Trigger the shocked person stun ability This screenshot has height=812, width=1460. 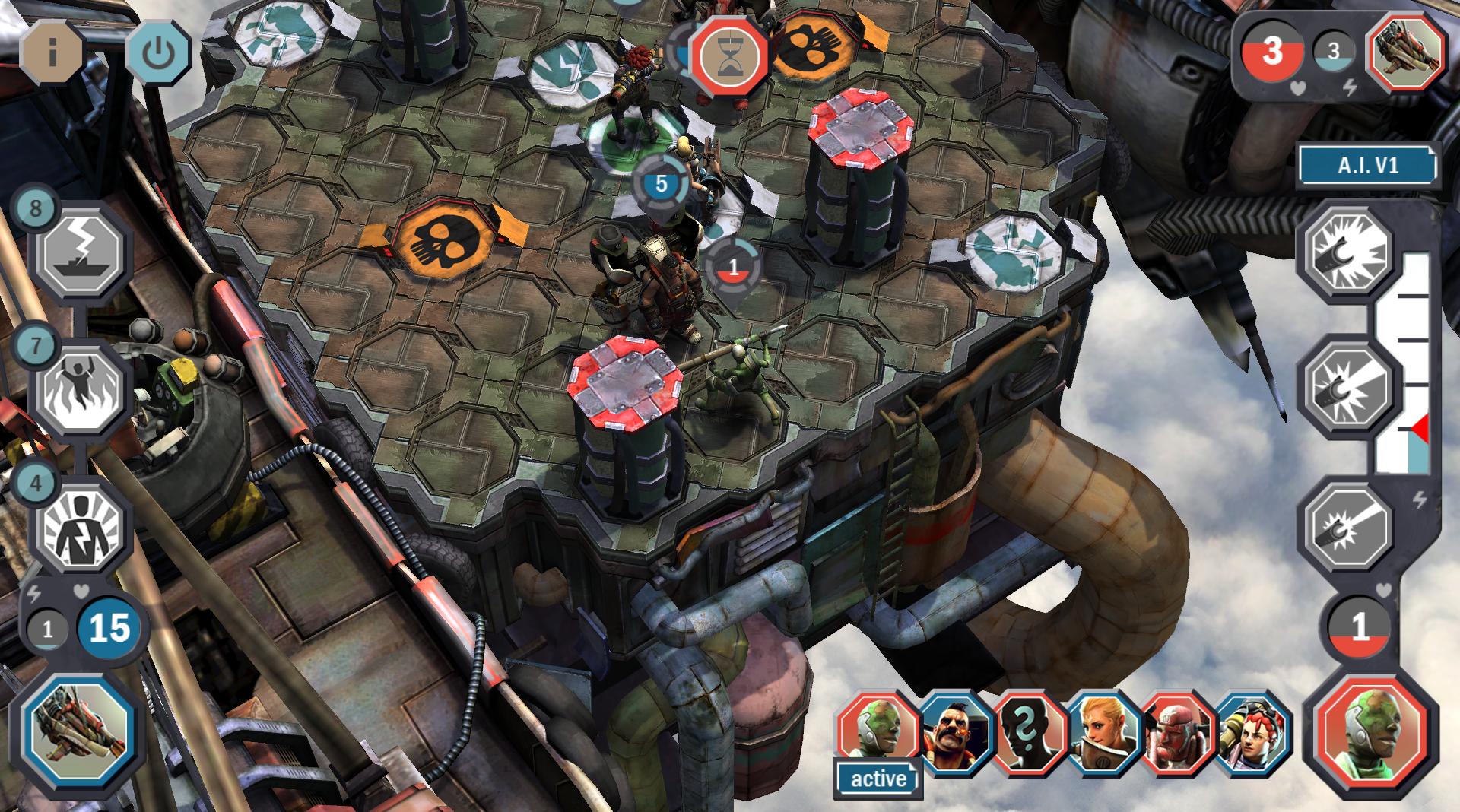tap(79, 525)
